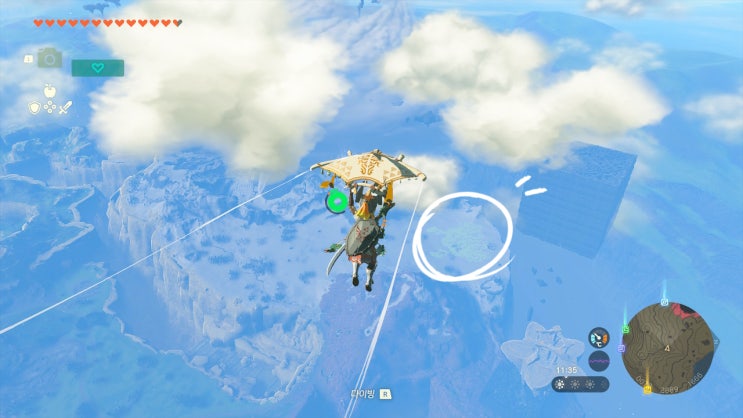The height and width of the screenshot is (418, 743).
Task: Click the temperature gauge icon
Action: [599, 337]
